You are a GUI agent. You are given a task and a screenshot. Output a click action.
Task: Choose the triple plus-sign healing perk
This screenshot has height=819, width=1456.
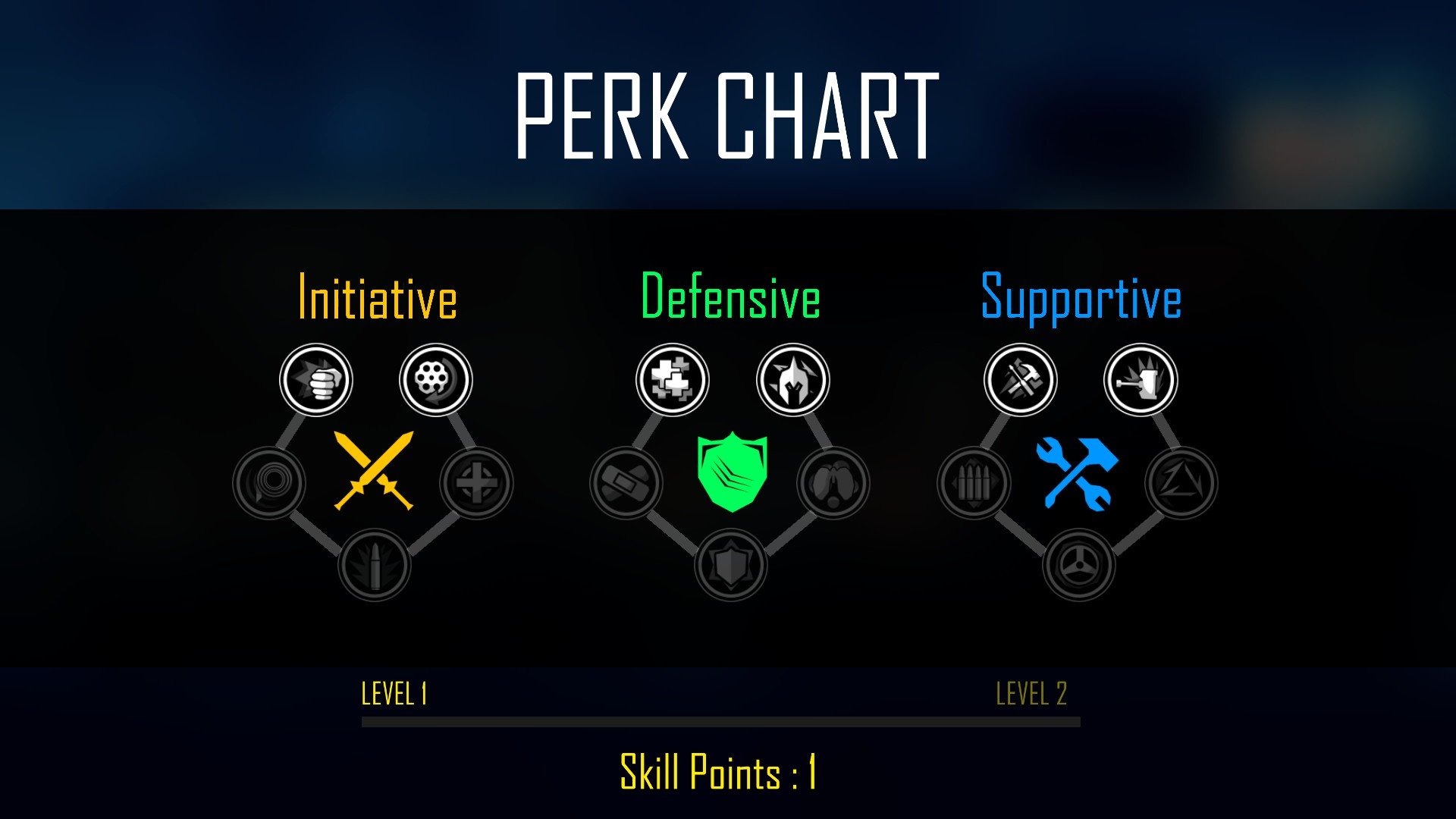673,380
